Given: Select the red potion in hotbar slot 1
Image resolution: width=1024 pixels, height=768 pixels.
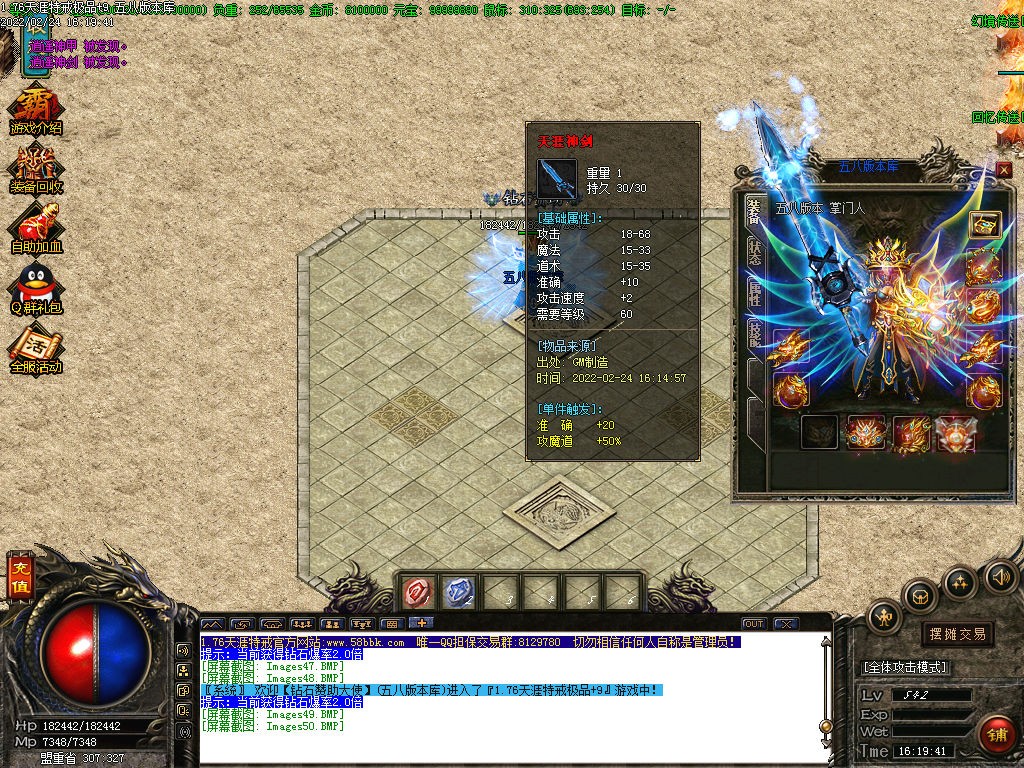Looking at the screenshot, I should point(417,593).
